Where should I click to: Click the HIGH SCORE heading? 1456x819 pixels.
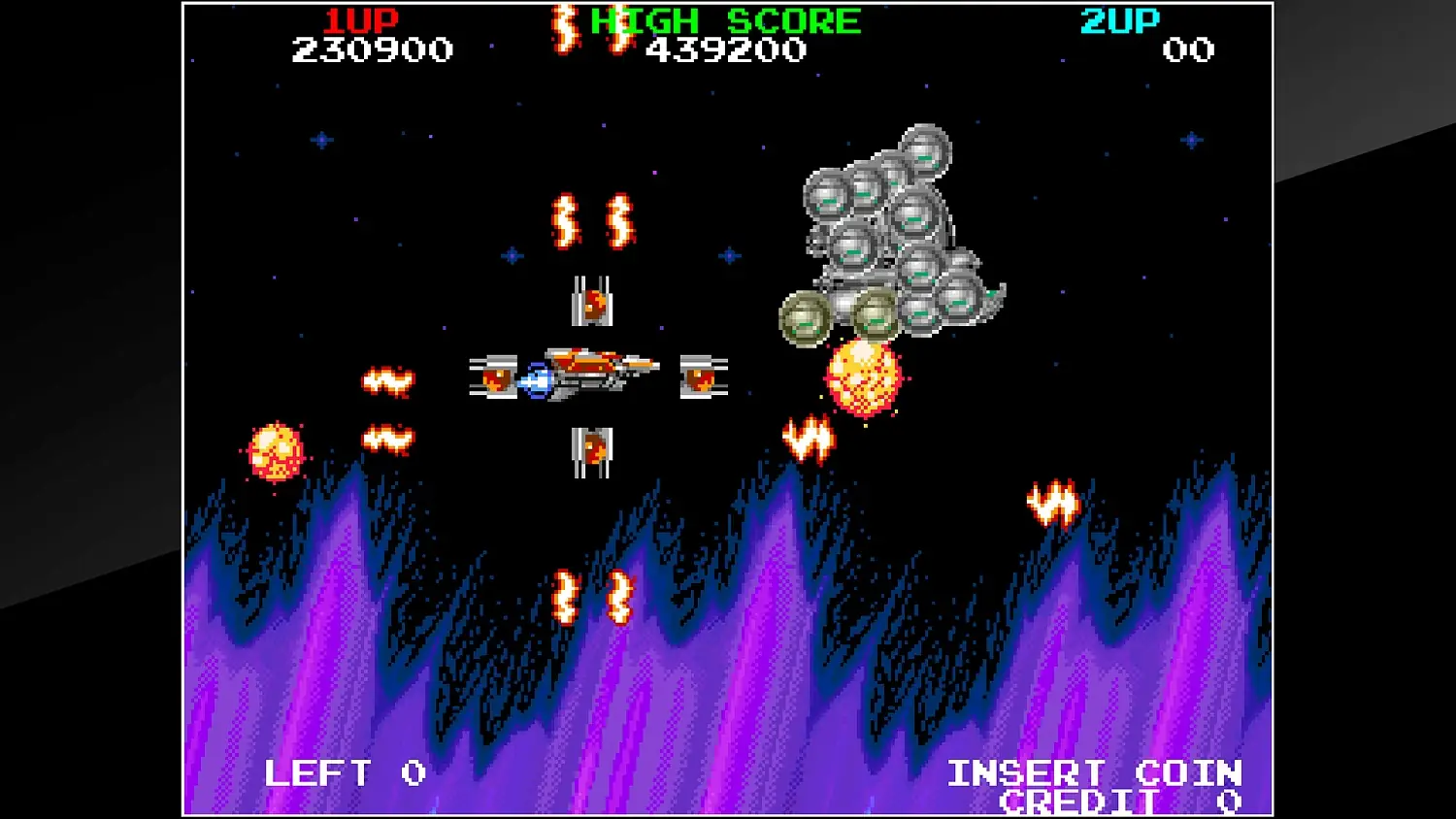point(723,17)
